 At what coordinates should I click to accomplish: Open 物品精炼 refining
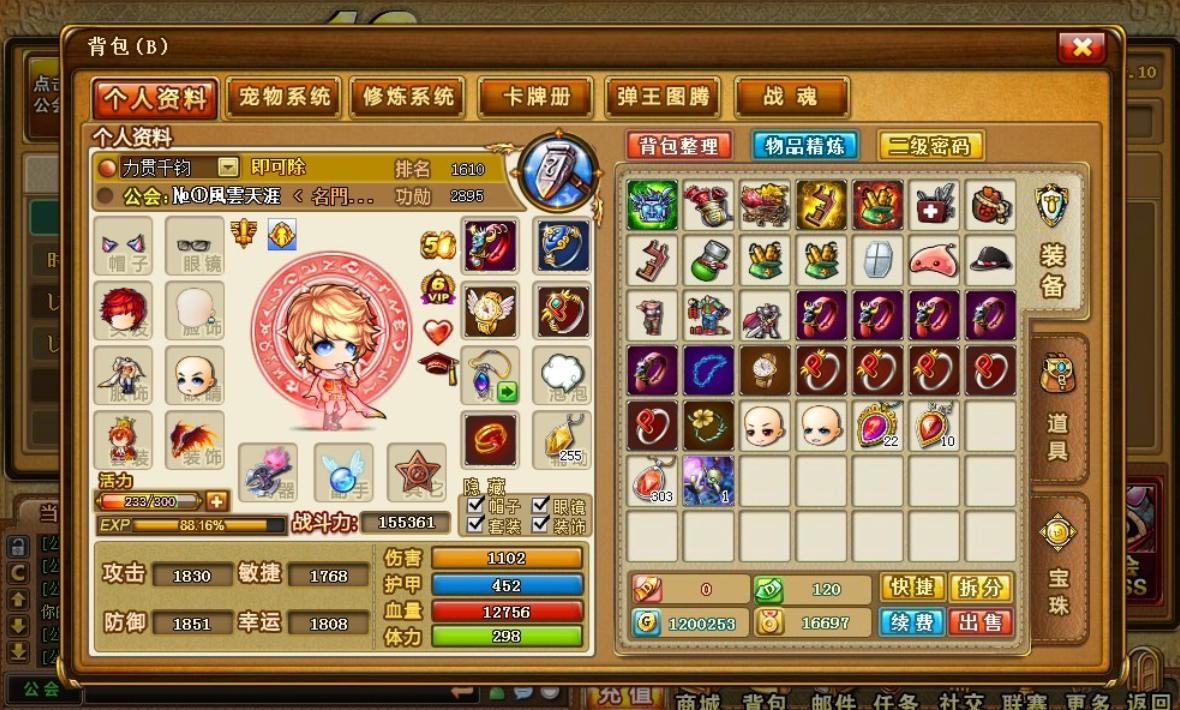point(804,146)
